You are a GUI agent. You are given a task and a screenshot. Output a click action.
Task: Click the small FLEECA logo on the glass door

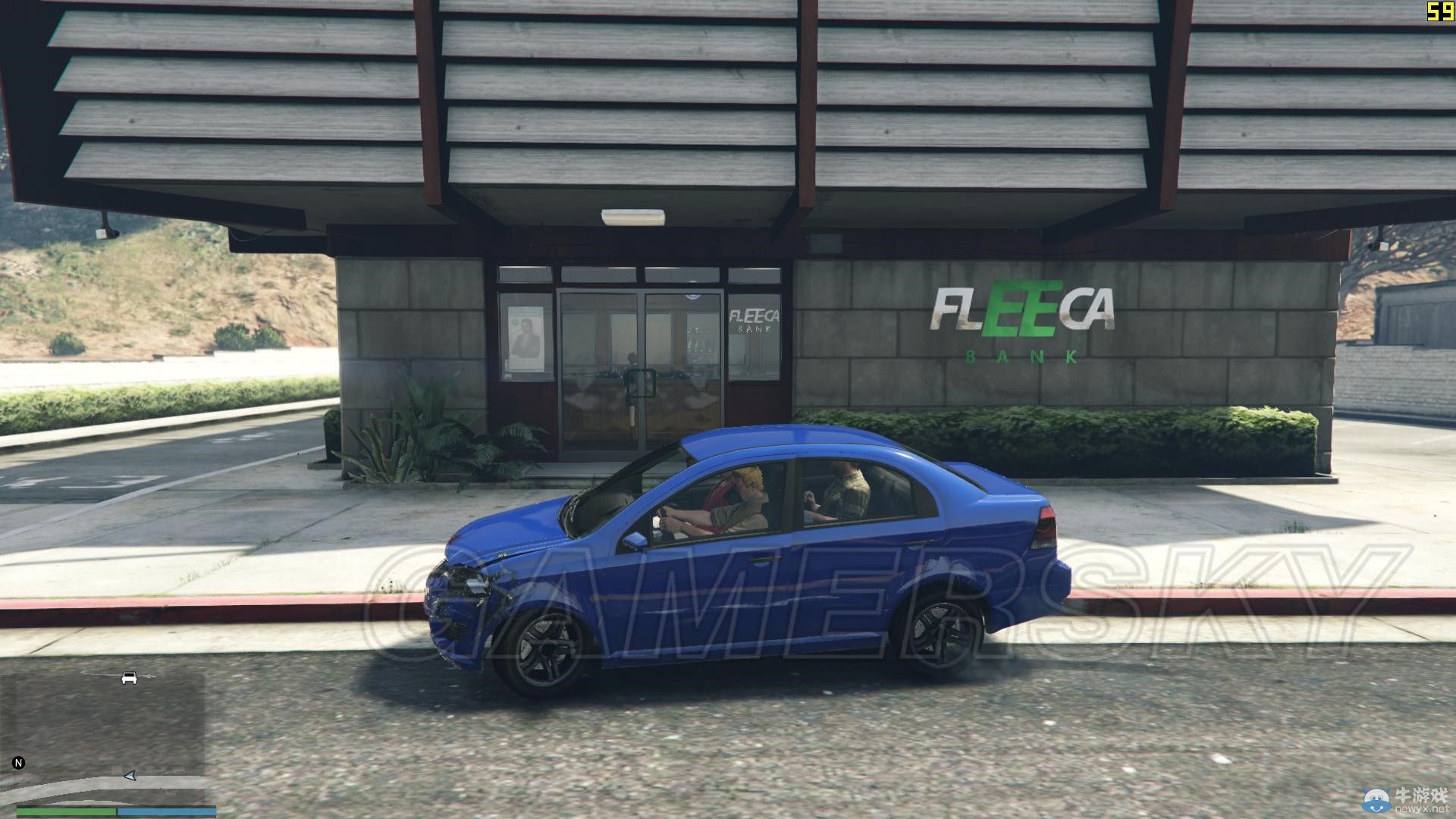[755, 314]
